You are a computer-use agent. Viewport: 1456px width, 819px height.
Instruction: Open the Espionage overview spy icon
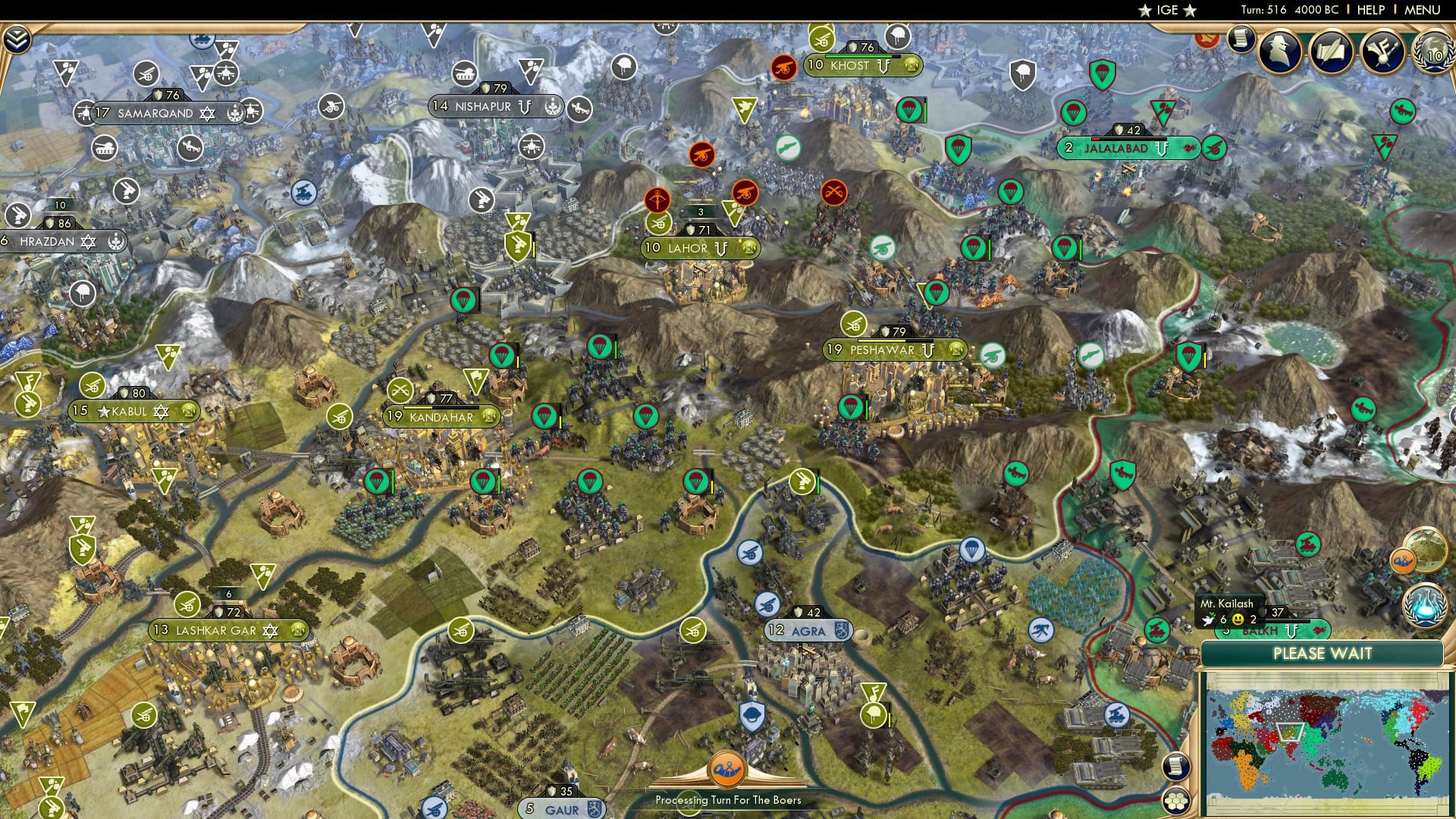[x=1279, y=51]
